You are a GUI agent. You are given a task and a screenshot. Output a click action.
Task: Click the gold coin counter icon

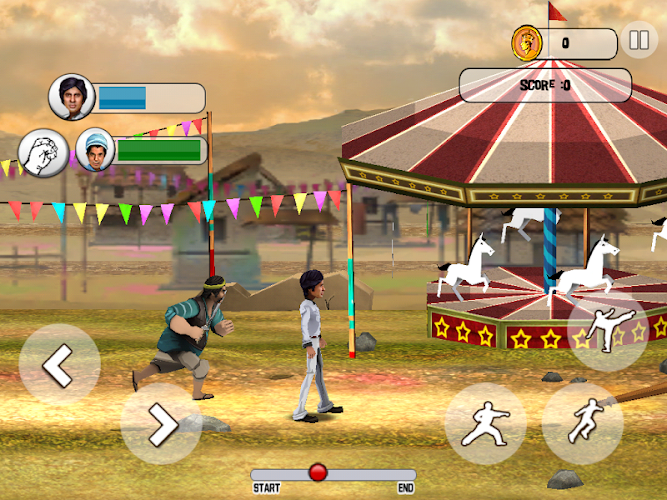pos(526,43)
